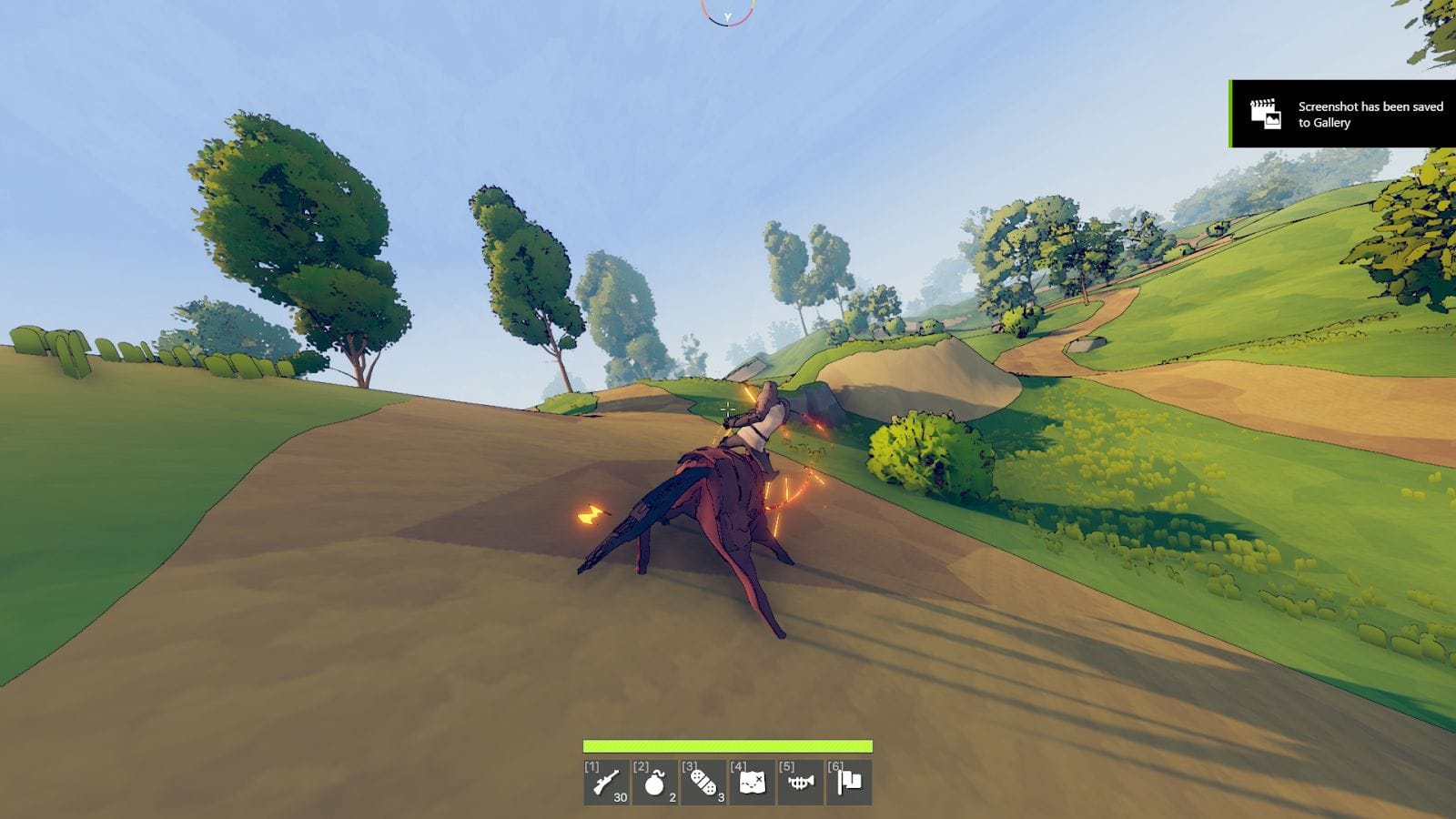Image resolution: width=1456 pixels, height=819 pixels.
Task: Click the keybind label [4] on the map slot
Action: (x=738, y=766)
